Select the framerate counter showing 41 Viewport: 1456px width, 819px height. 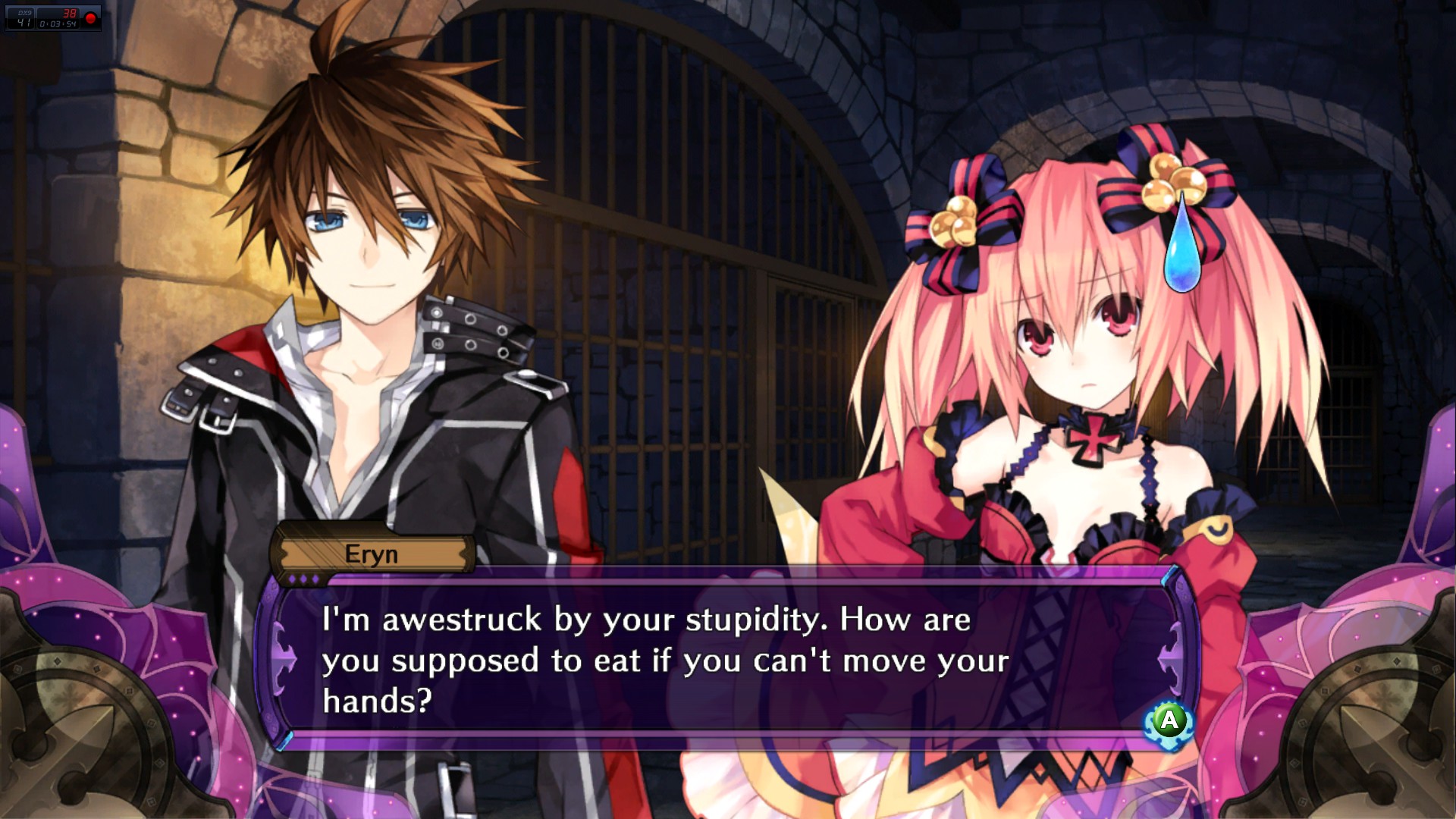click(x=24, y=22)
